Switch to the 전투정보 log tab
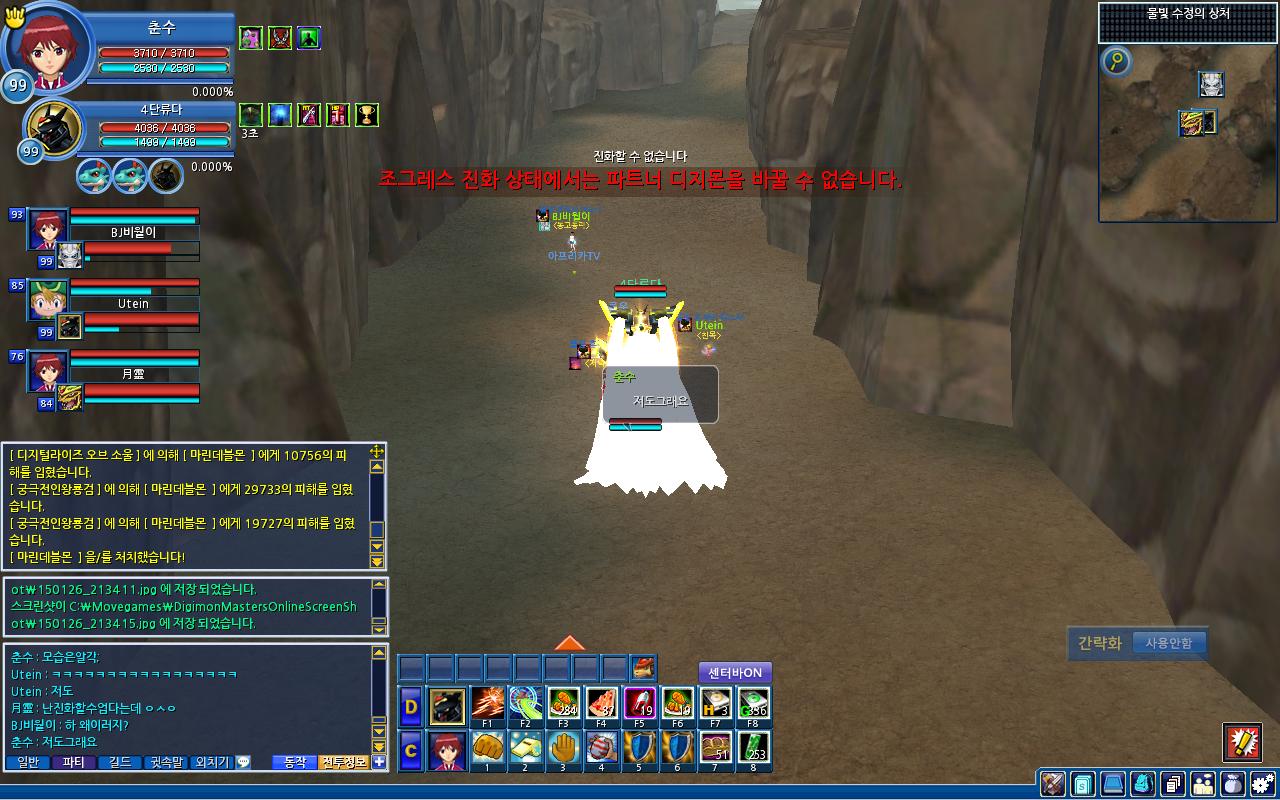The height and width of the screenshot is (800, 1280). point(344,762)
